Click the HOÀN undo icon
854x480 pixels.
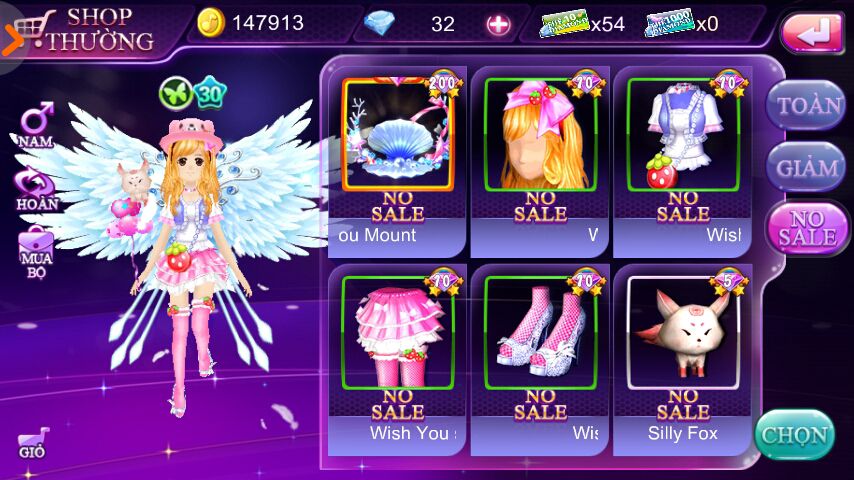[x=36, y=188]
